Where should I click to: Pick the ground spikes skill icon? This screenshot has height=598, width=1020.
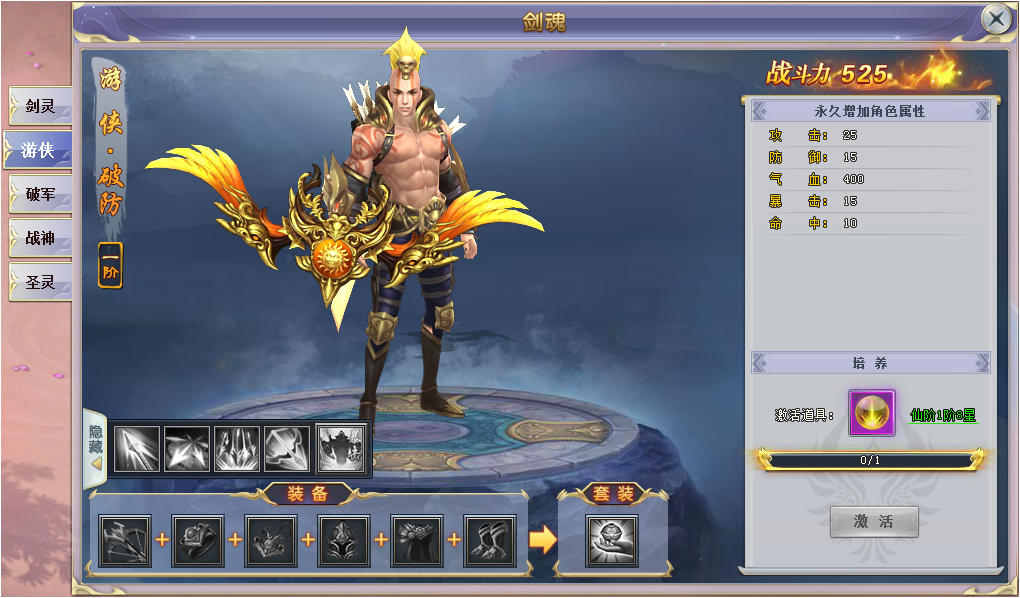237,449
